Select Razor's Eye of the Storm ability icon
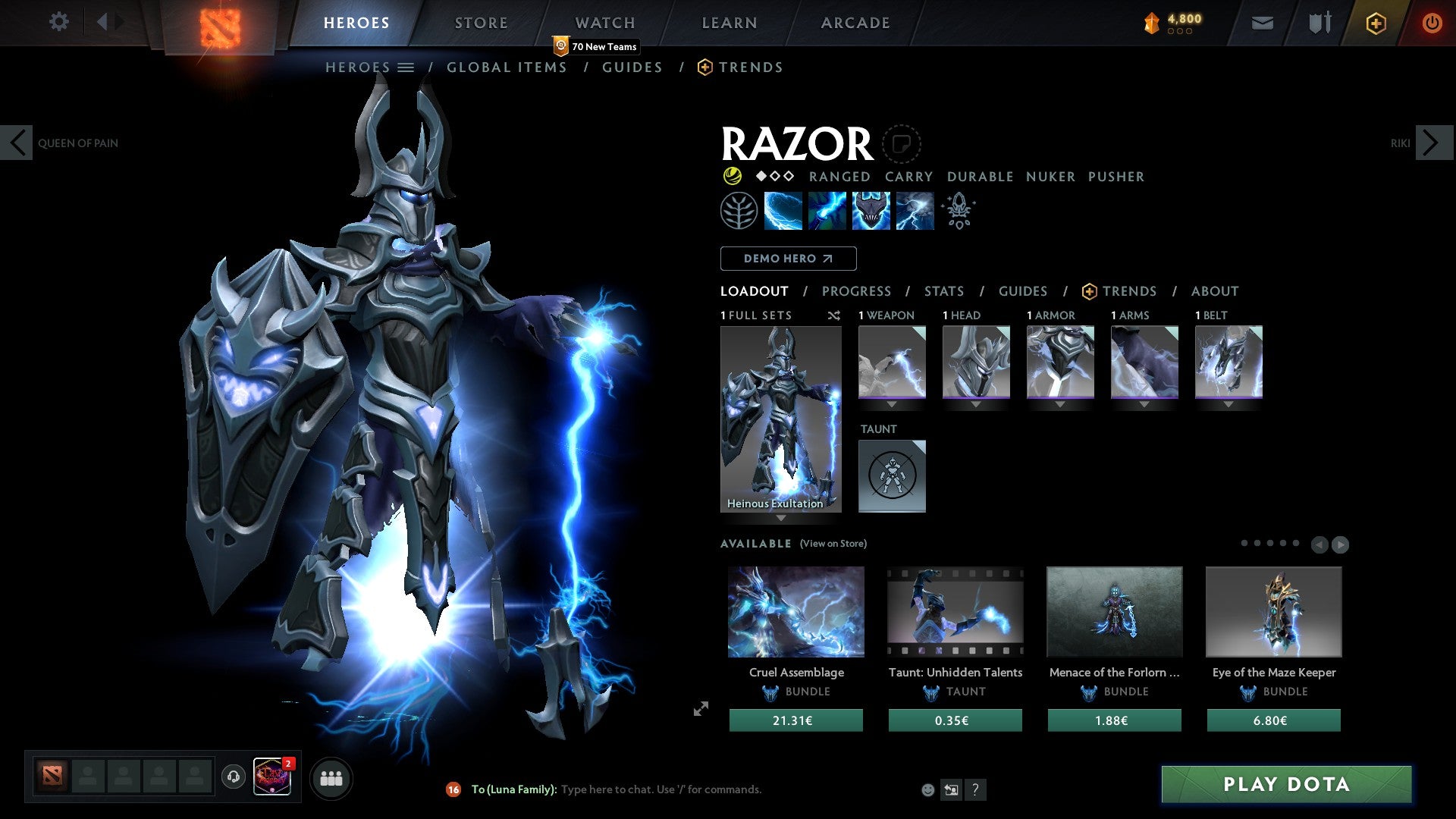The image size is (1456, 819). pyautogui.click(x=915, y=210)
